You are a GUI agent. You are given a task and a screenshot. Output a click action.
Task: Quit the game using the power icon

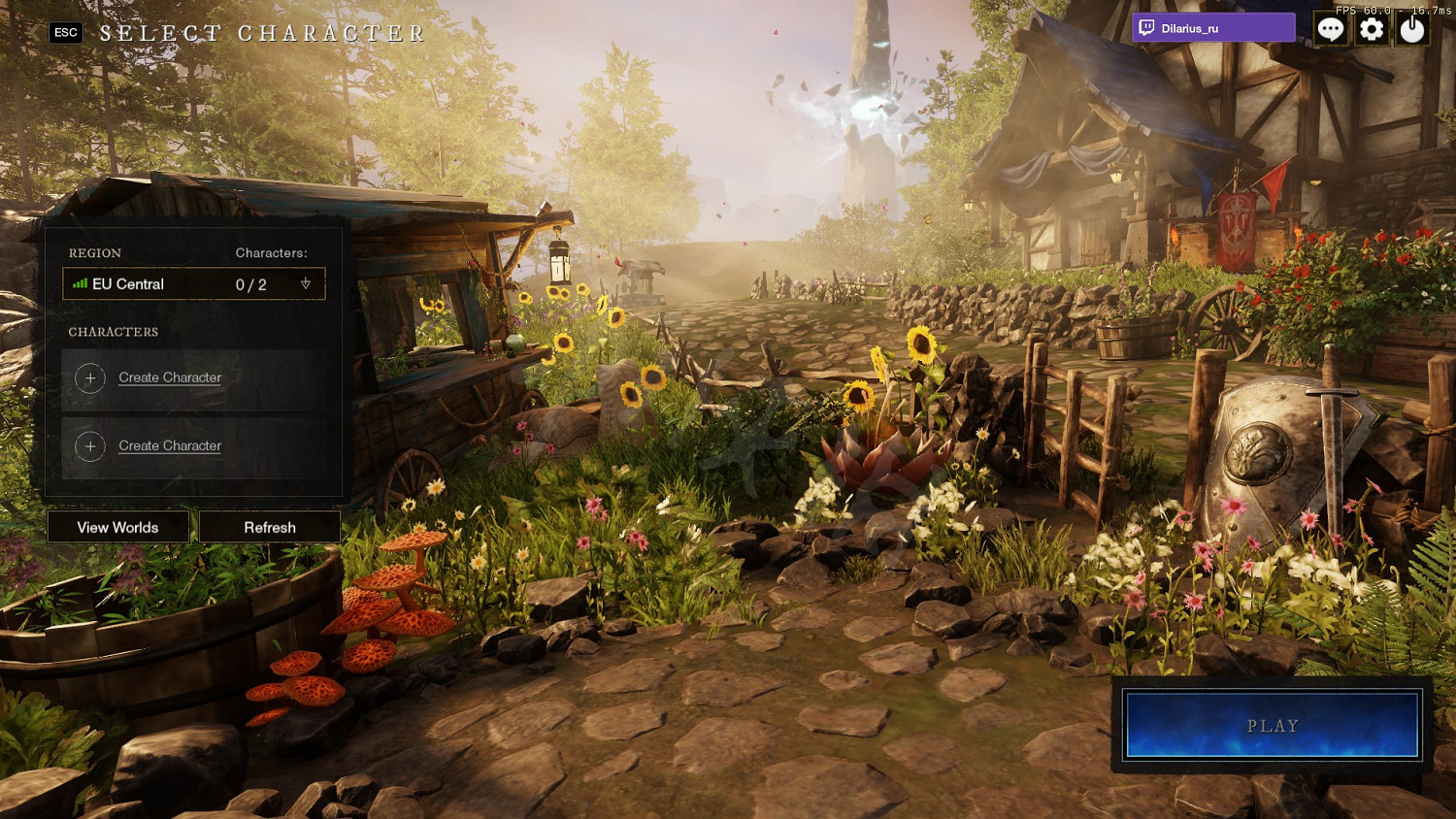point(1412,29)
